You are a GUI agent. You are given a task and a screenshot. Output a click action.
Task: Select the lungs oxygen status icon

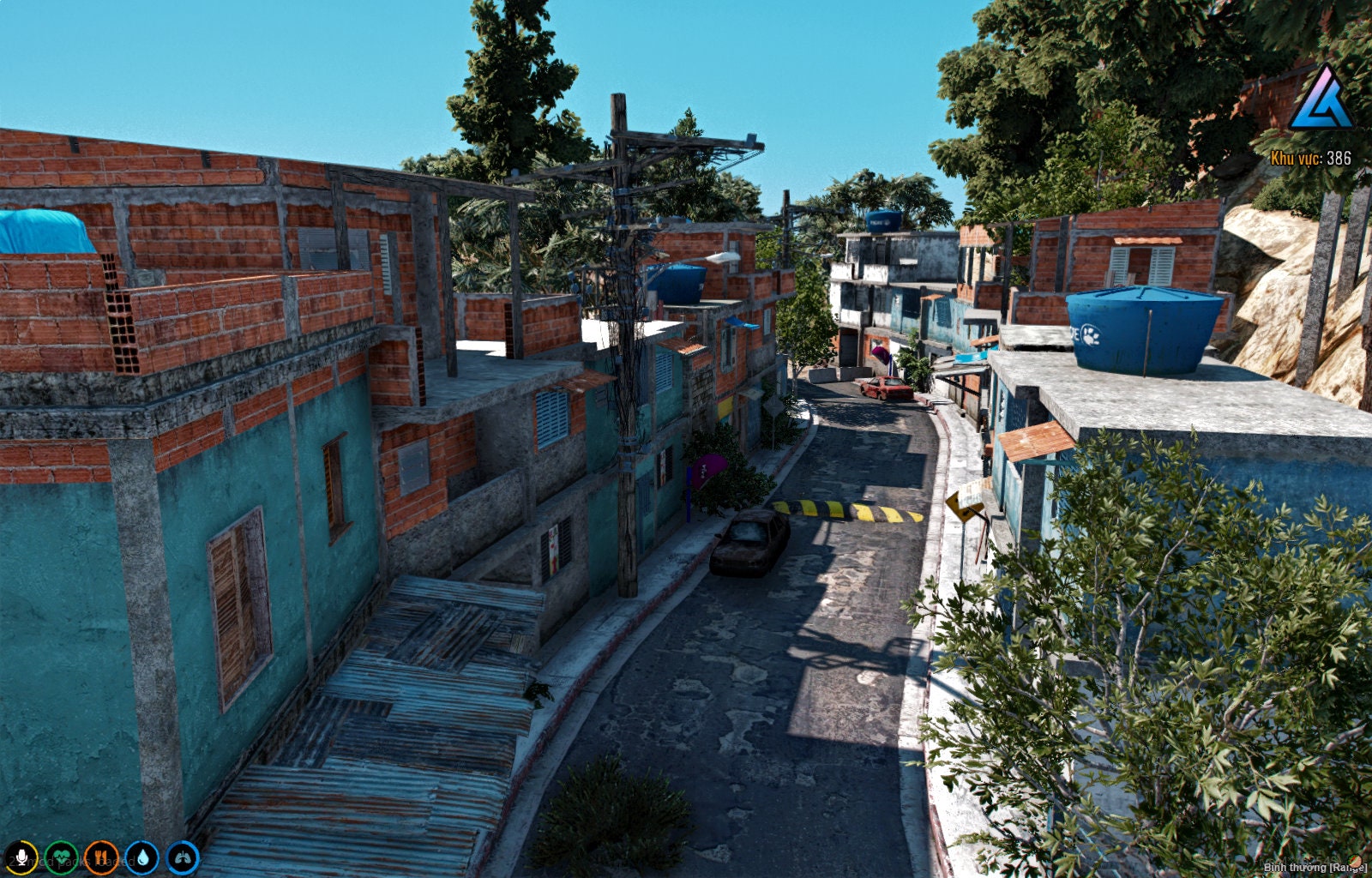183,857
